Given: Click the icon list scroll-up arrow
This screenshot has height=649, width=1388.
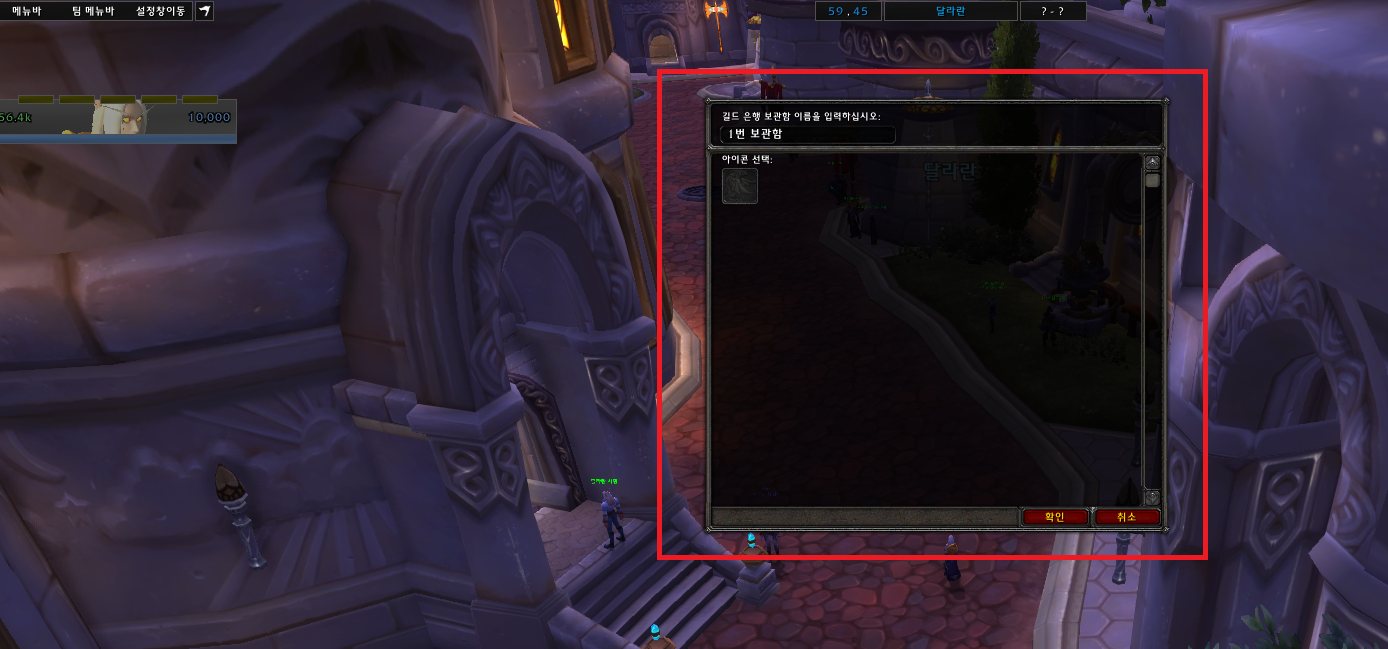Looking at the screenshot, I should tap(1152, 162).
